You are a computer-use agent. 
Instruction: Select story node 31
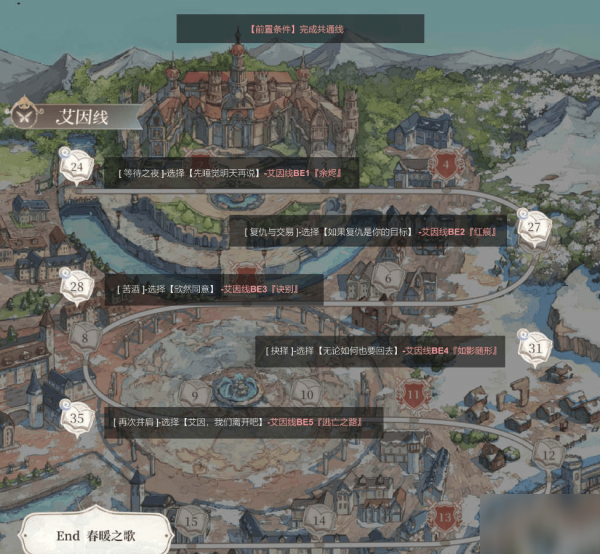pos(538,349)
